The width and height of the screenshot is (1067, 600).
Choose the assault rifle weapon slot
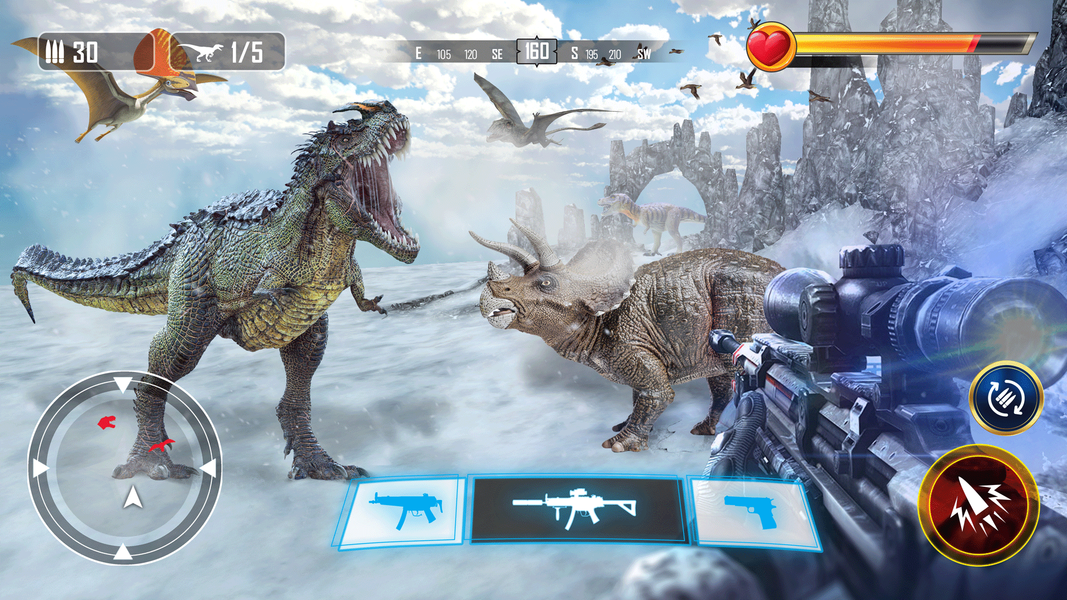[578, 509]
